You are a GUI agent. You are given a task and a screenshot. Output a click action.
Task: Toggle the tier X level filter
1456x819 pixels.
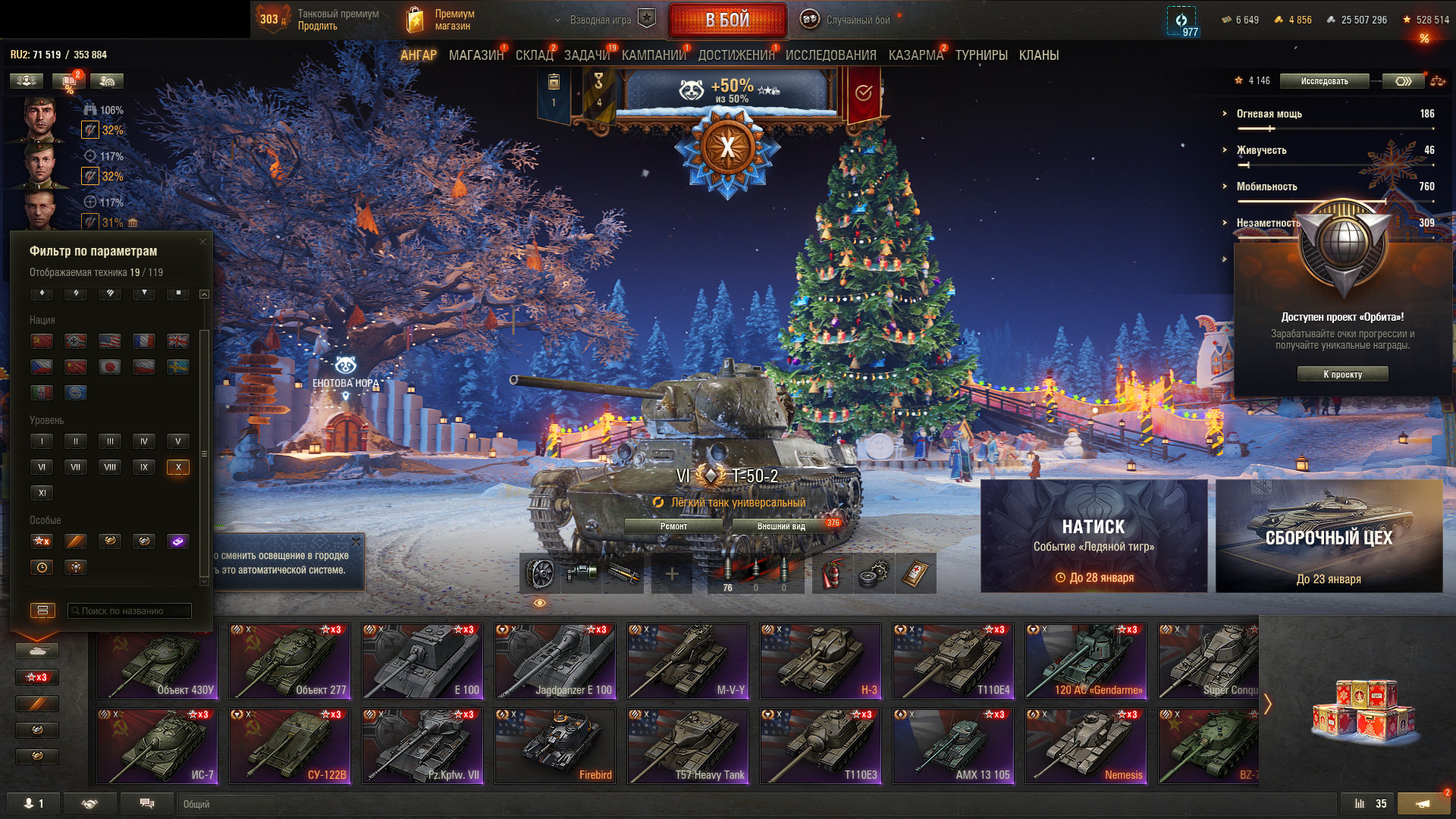click(x=177, y=467)
